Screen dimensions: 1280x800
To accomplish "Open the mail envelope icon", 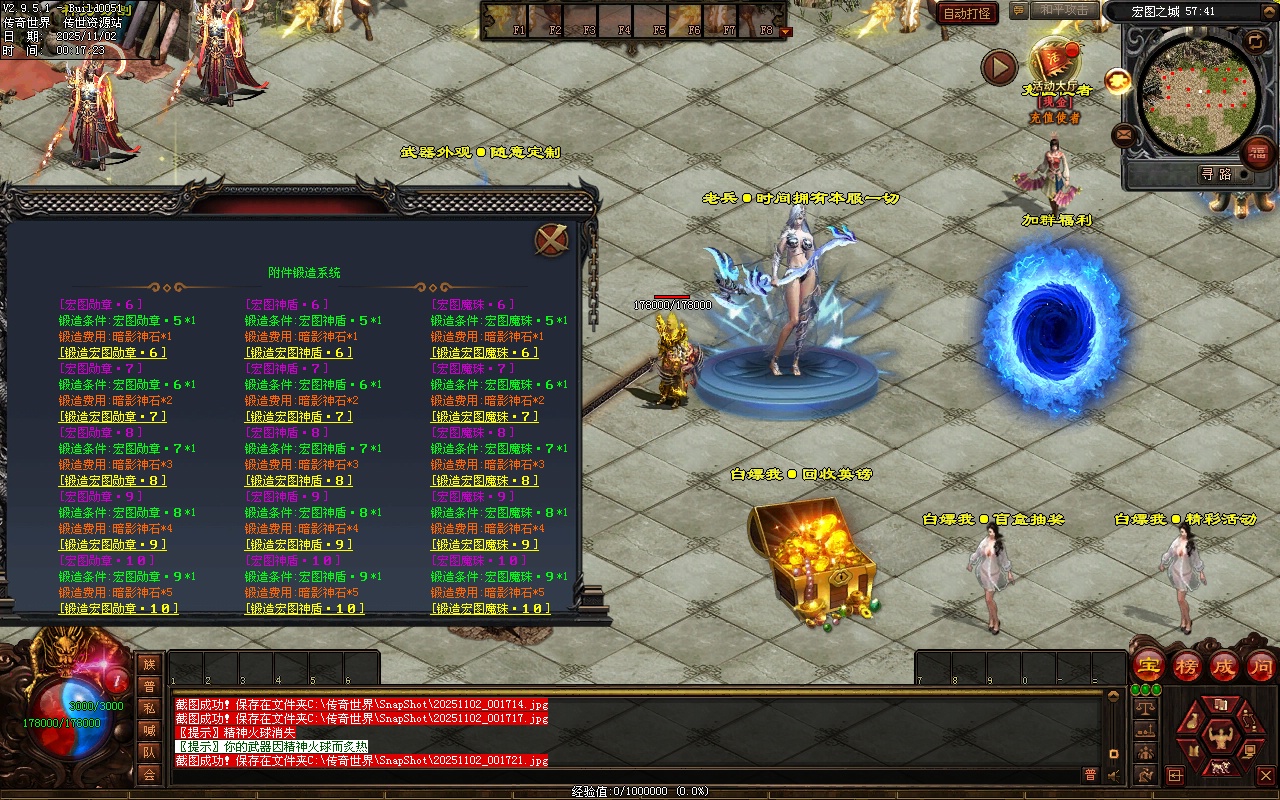I will (x=1124, y=133).
